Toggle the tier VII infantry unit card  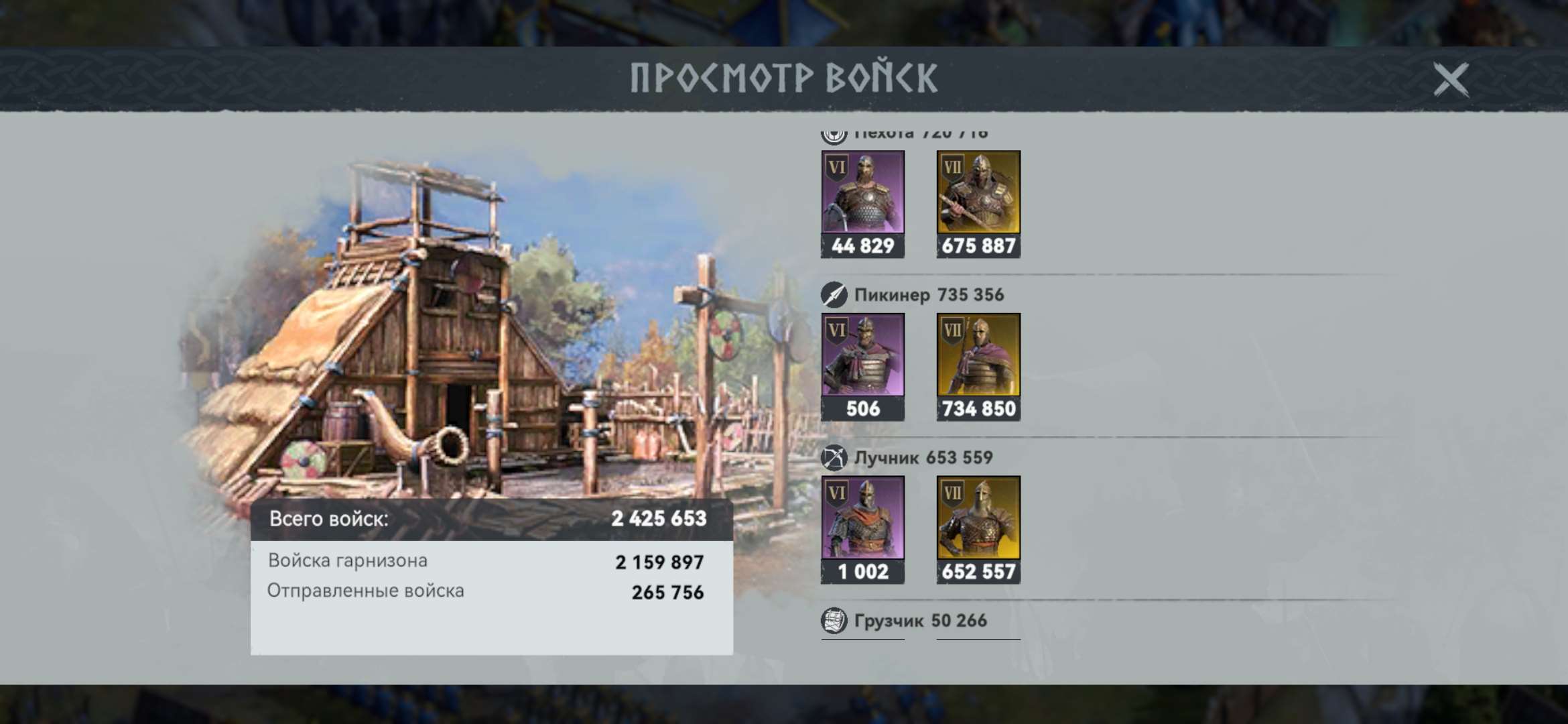(978, 201)
